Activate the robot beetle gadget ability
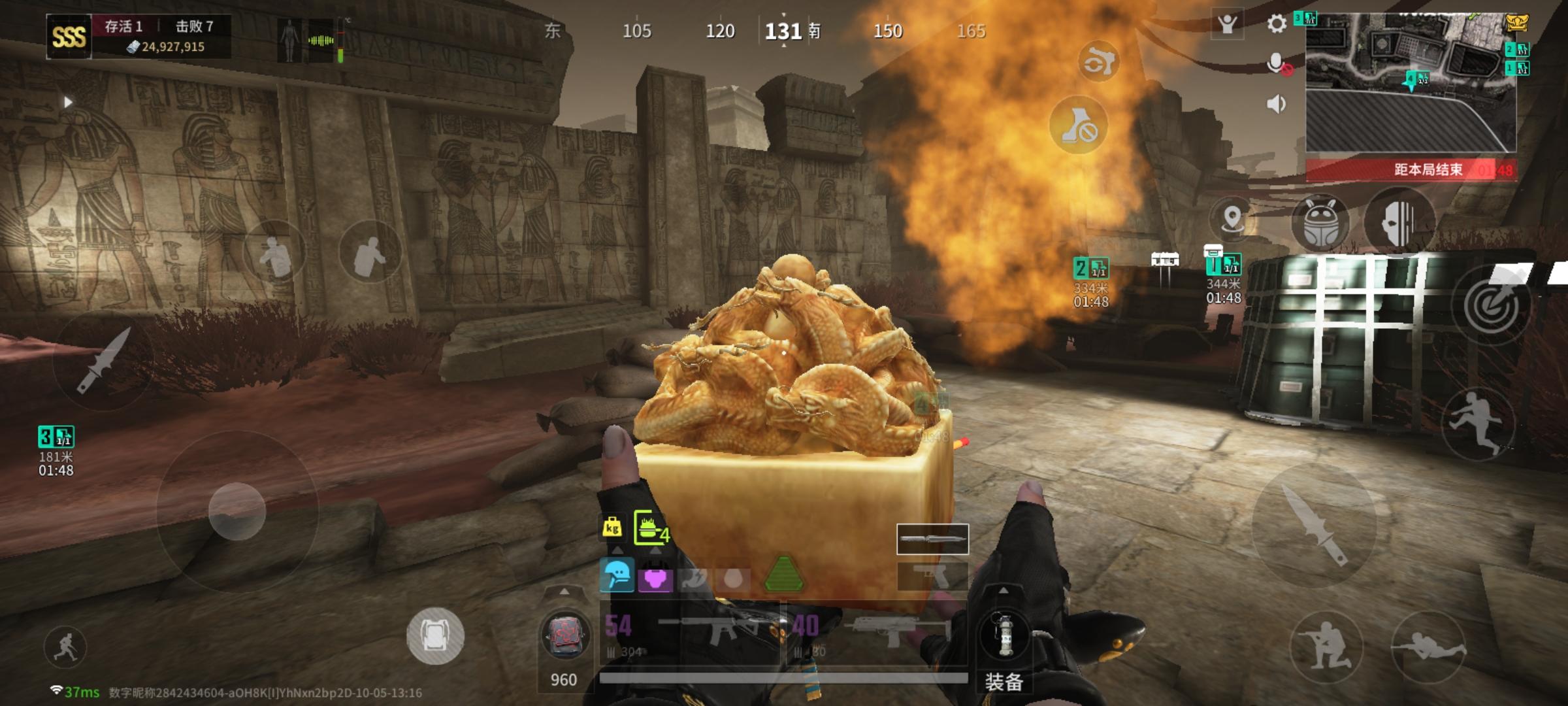This screenshot has width=1568, height=706. (x=1321, y=222)
